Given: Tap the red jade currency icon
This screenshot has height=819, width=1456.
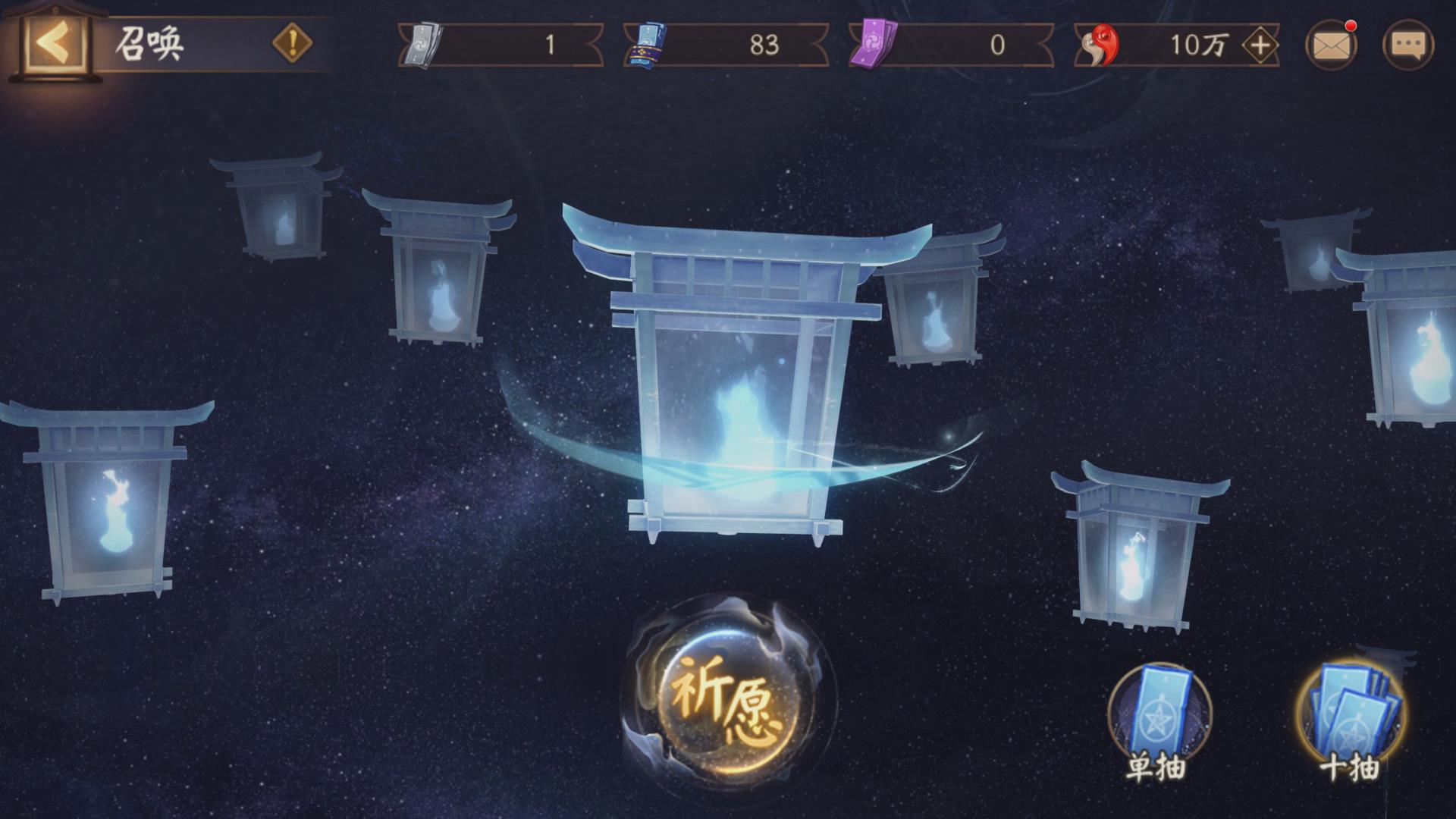Looking at the screenshot, I should [1099, 45].
